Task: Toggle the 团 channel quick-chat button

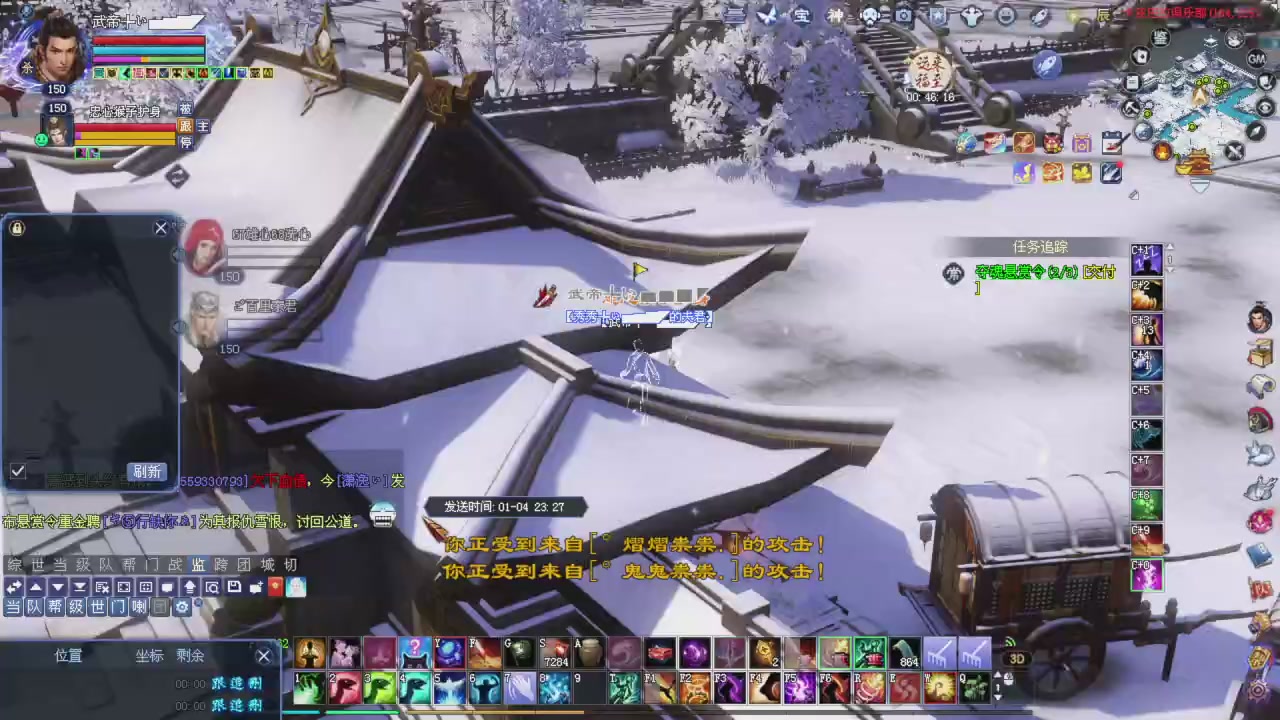Action: 160,607
